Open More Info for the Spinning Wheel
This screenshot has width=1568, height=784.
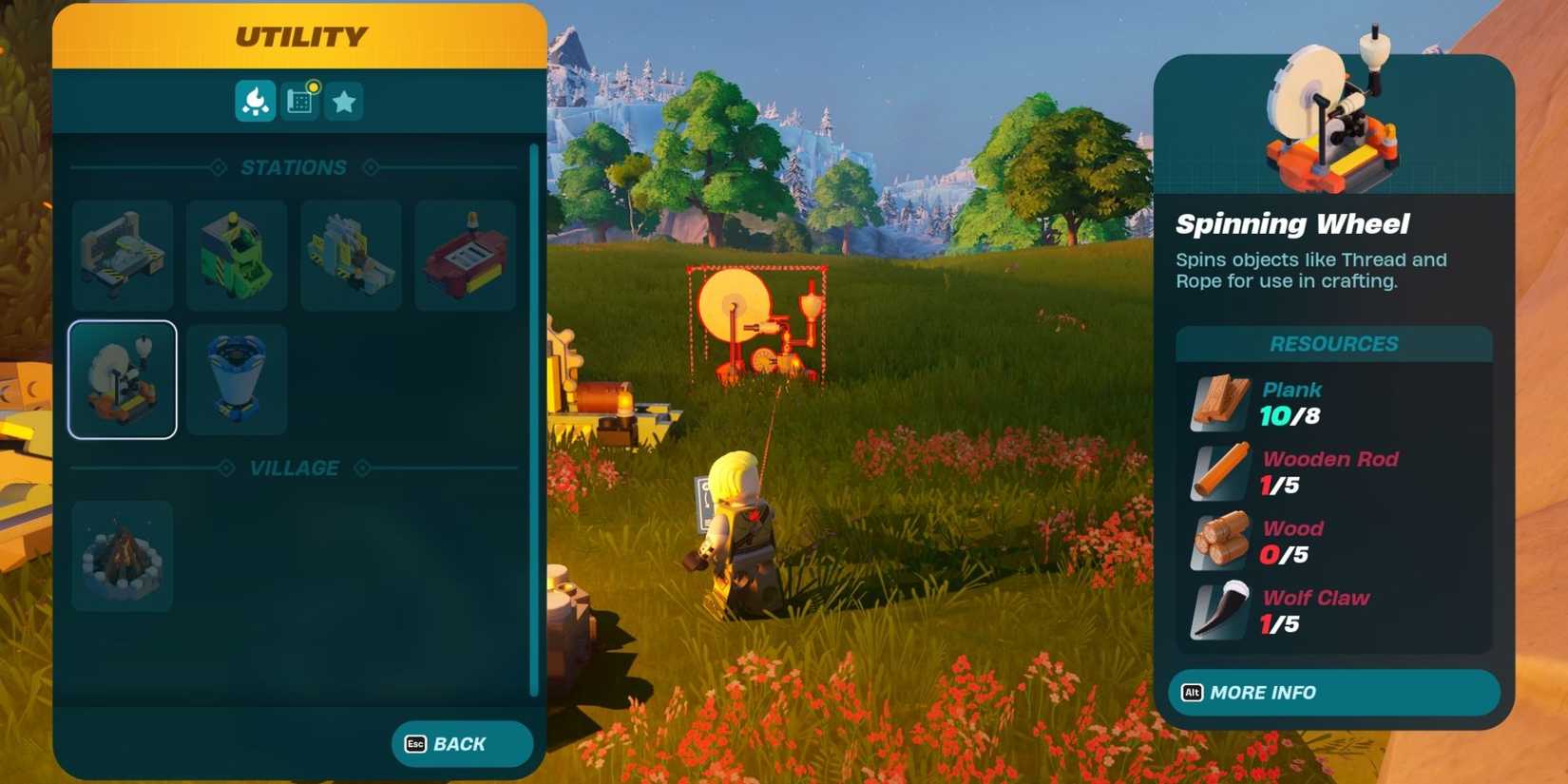[x=1333, y=693]
